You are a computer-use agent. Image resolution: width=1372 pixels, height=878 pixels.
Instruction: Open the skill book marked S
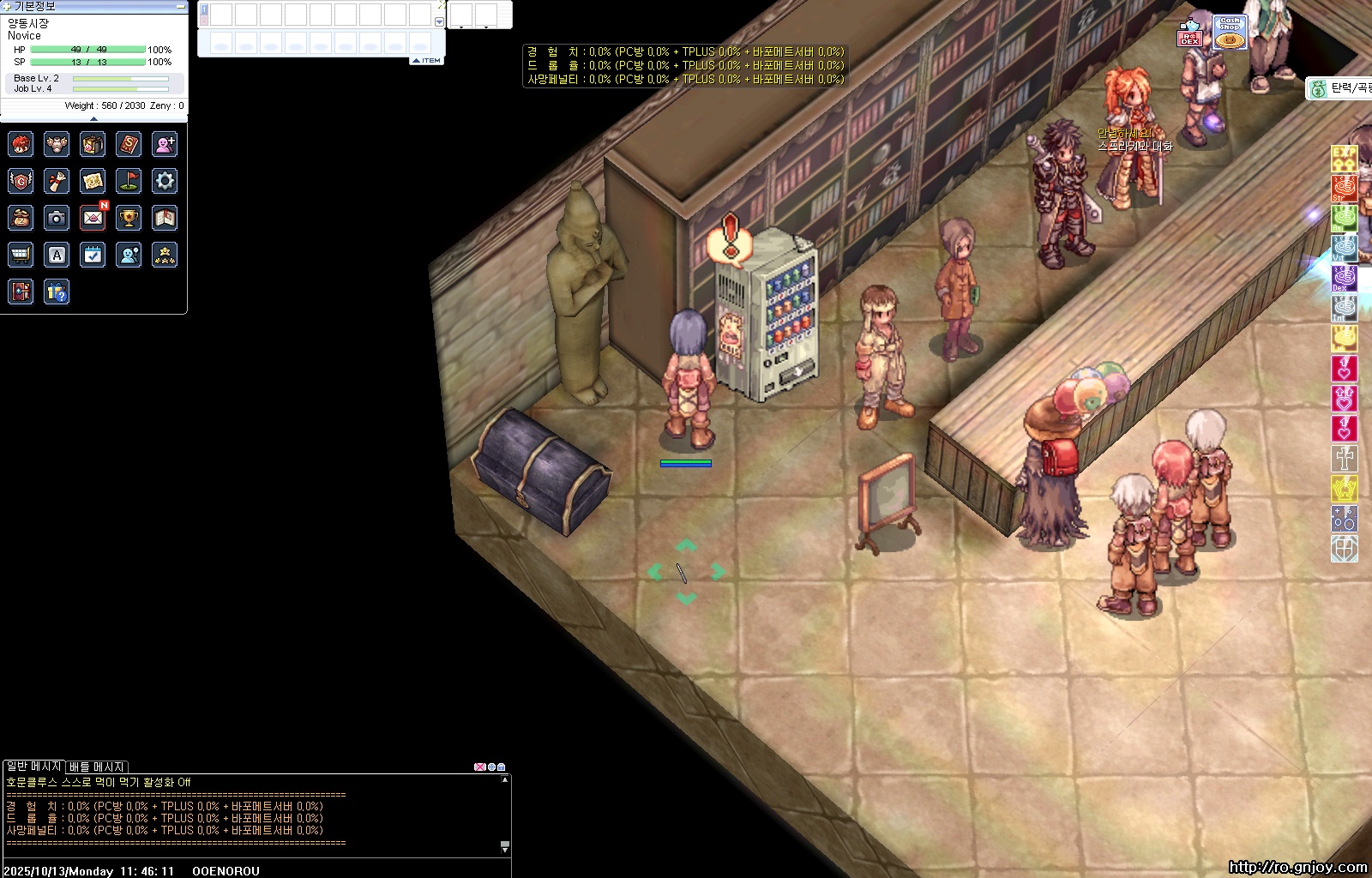pyautogui.click(x=129, y=144)
